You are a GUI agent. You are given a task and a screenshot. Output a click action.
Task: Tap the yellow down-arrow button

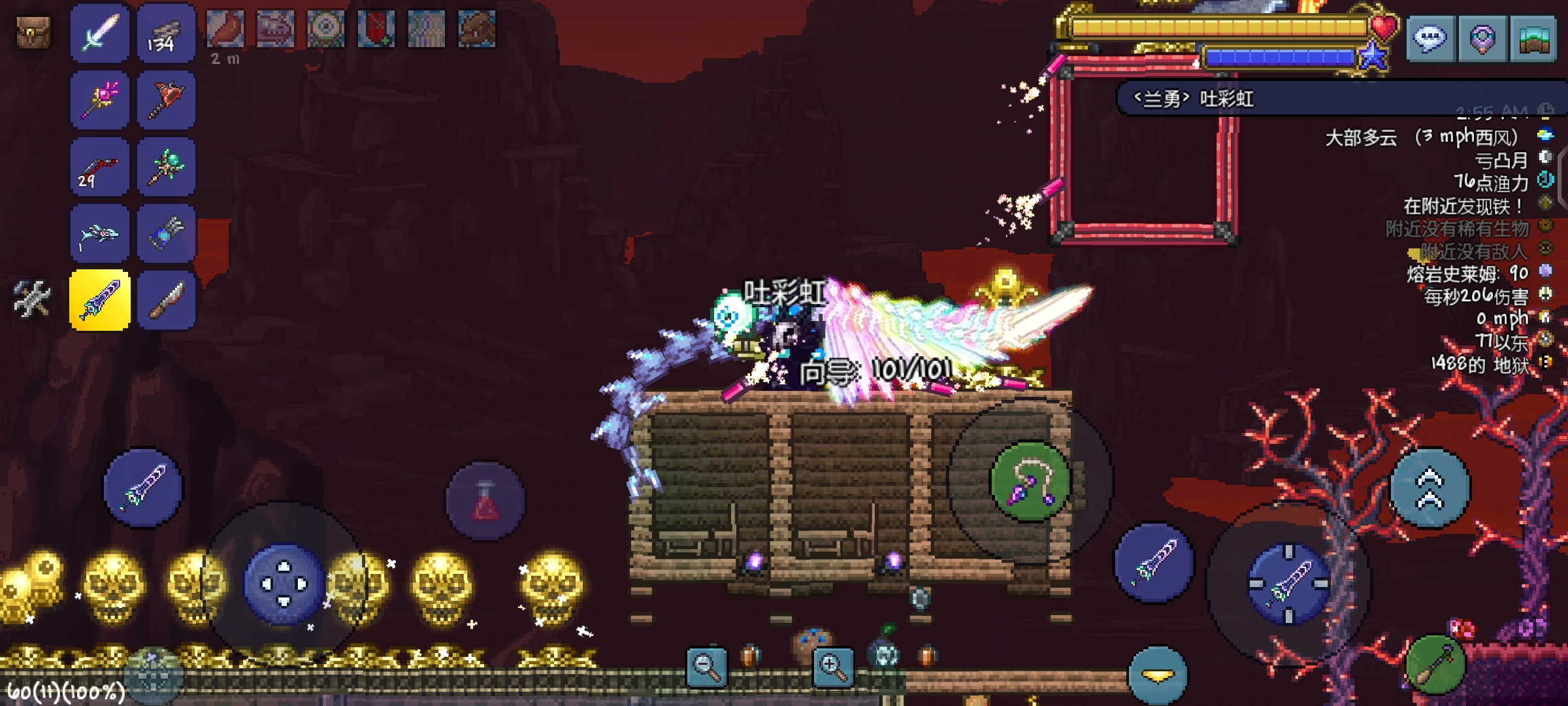(x=1157, y=675)
